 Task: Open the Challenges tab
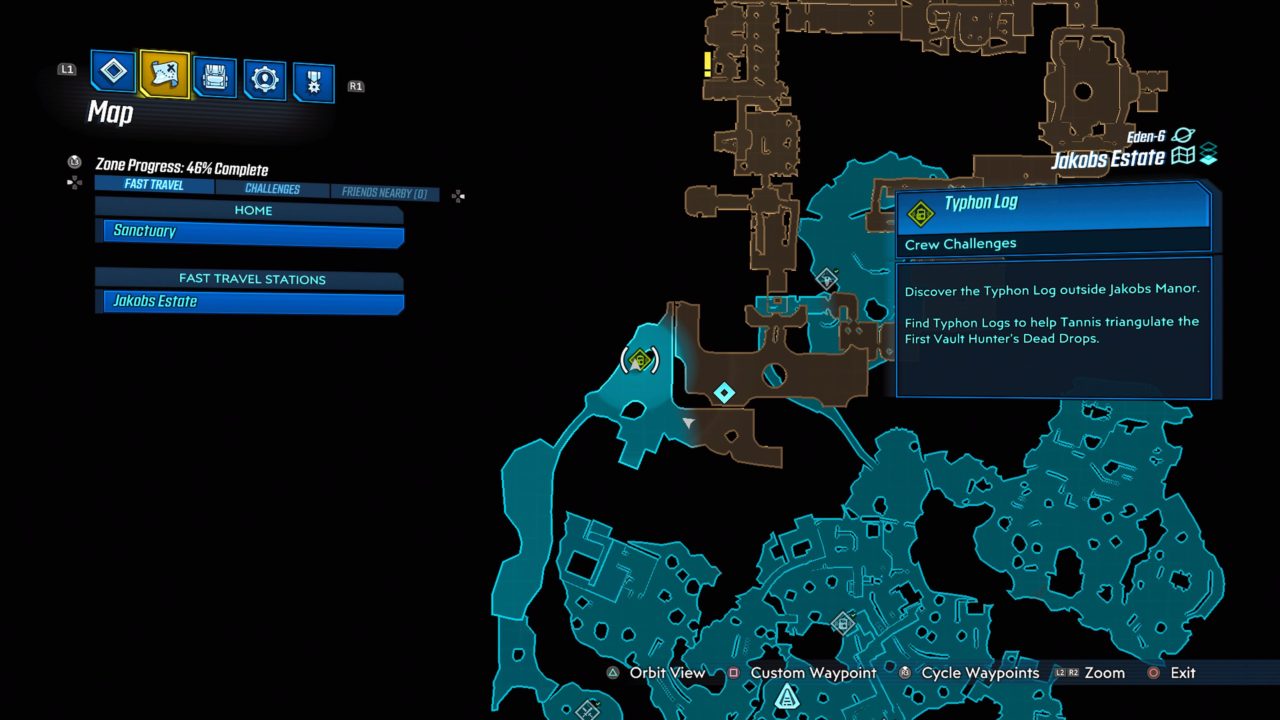(x=272, y=188)
